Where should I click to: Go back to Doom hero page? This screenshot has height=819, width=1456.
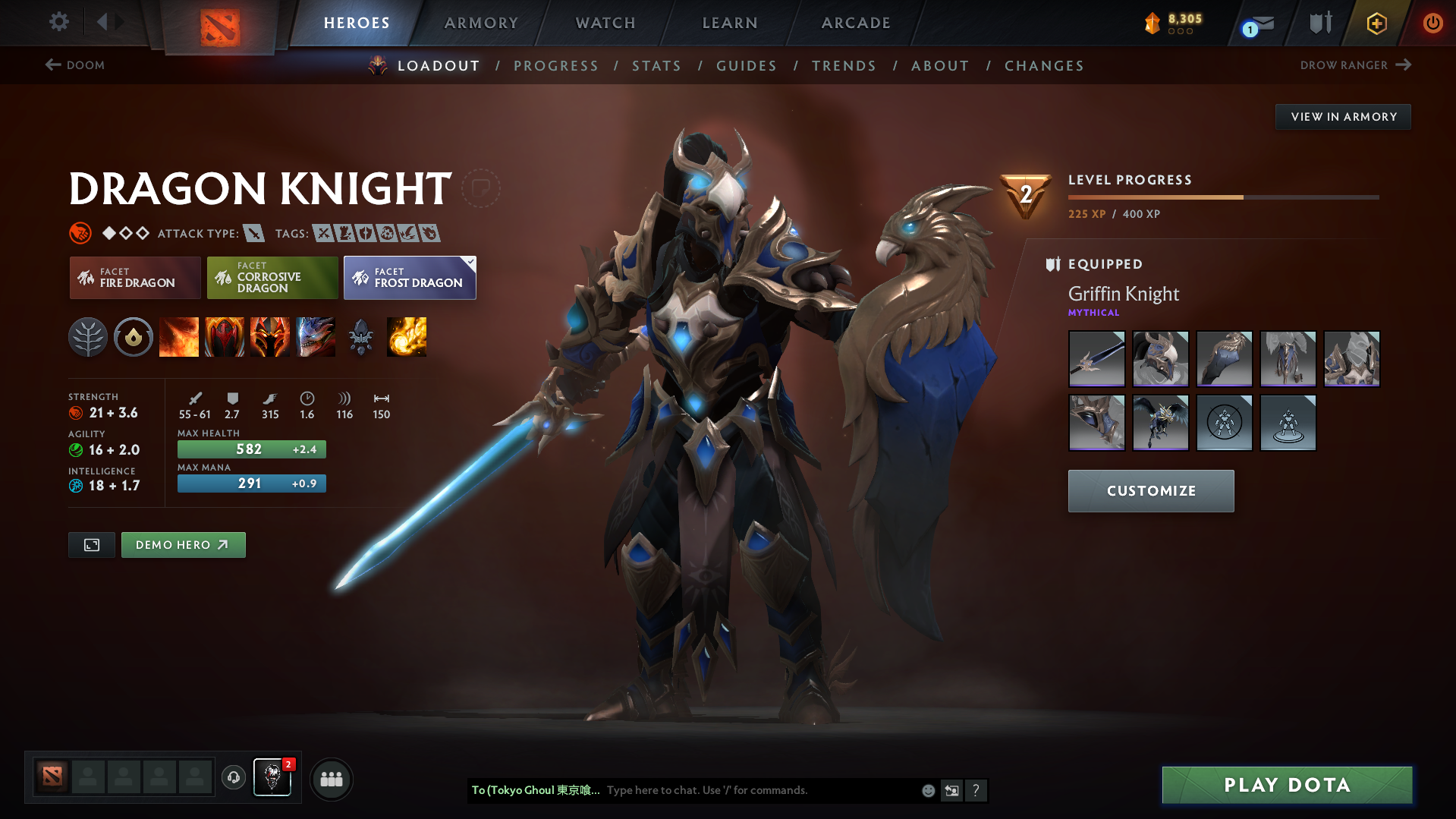pos(74,65)
